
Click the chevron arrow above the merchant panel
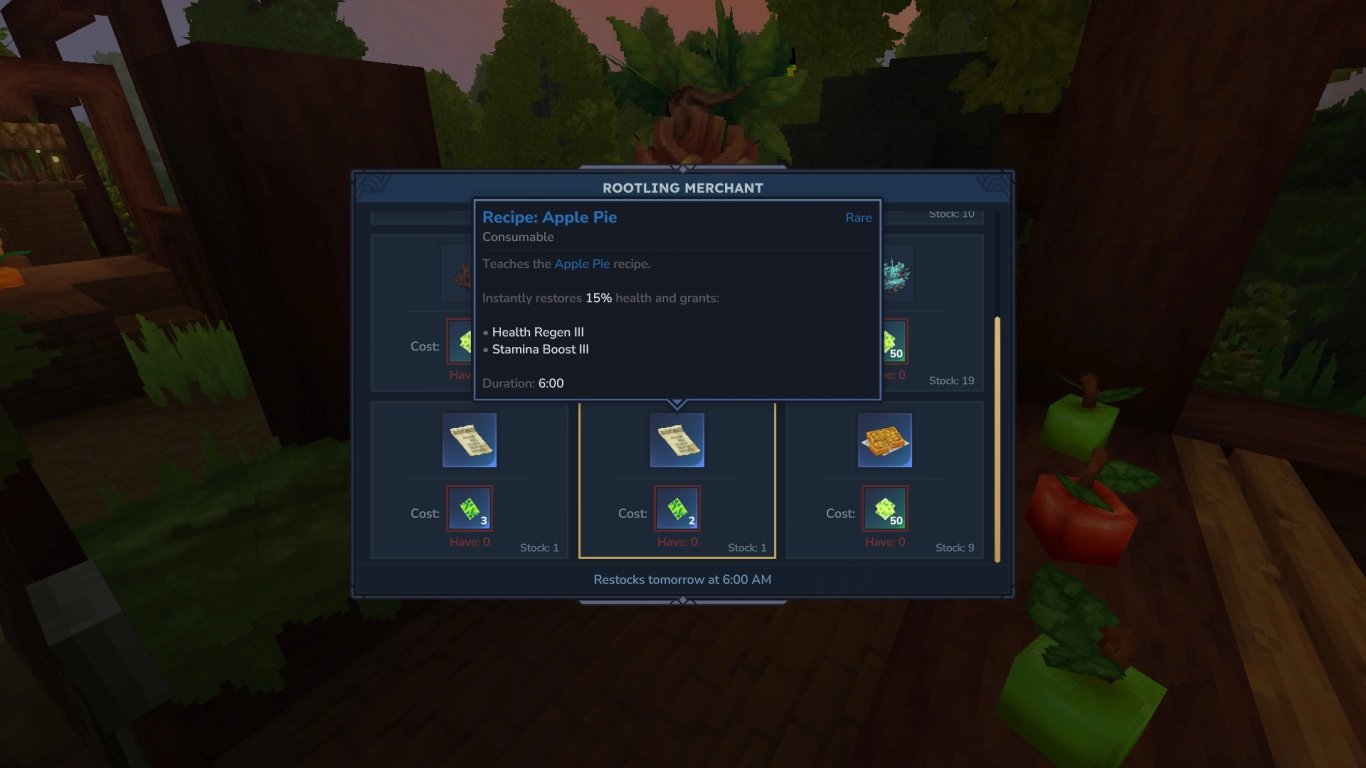(683, 169)
